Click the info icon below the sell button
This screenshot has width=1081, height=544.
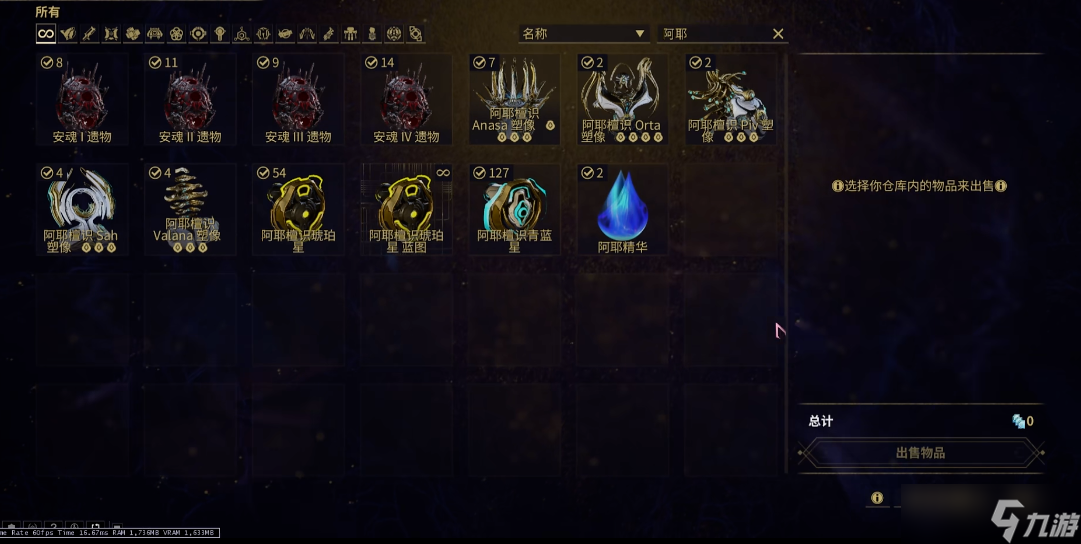pyautogui.click(x=877, y=498)
